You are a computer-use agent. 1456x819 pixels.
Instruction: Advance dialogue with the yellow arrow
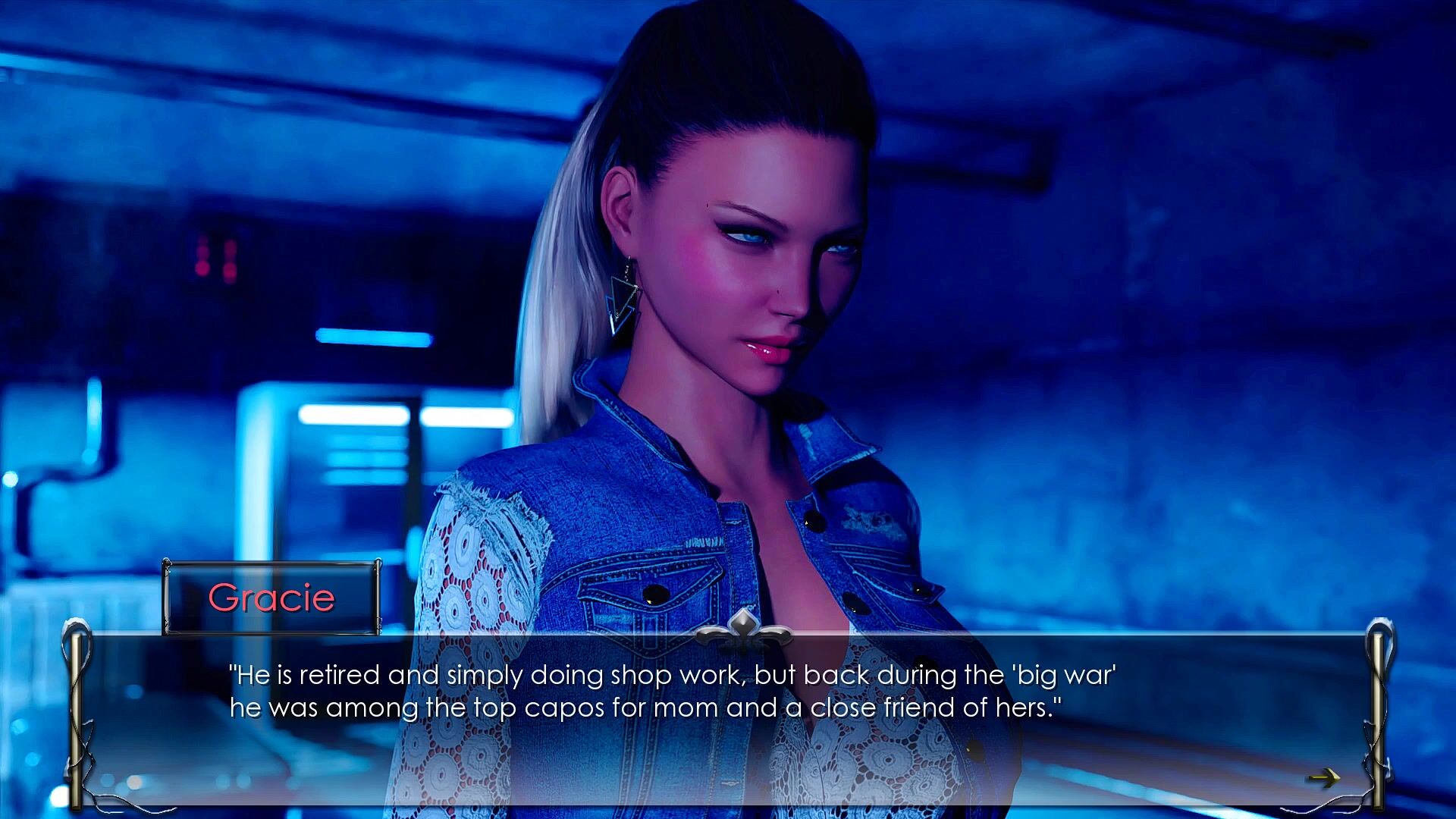coord(1324,777)
